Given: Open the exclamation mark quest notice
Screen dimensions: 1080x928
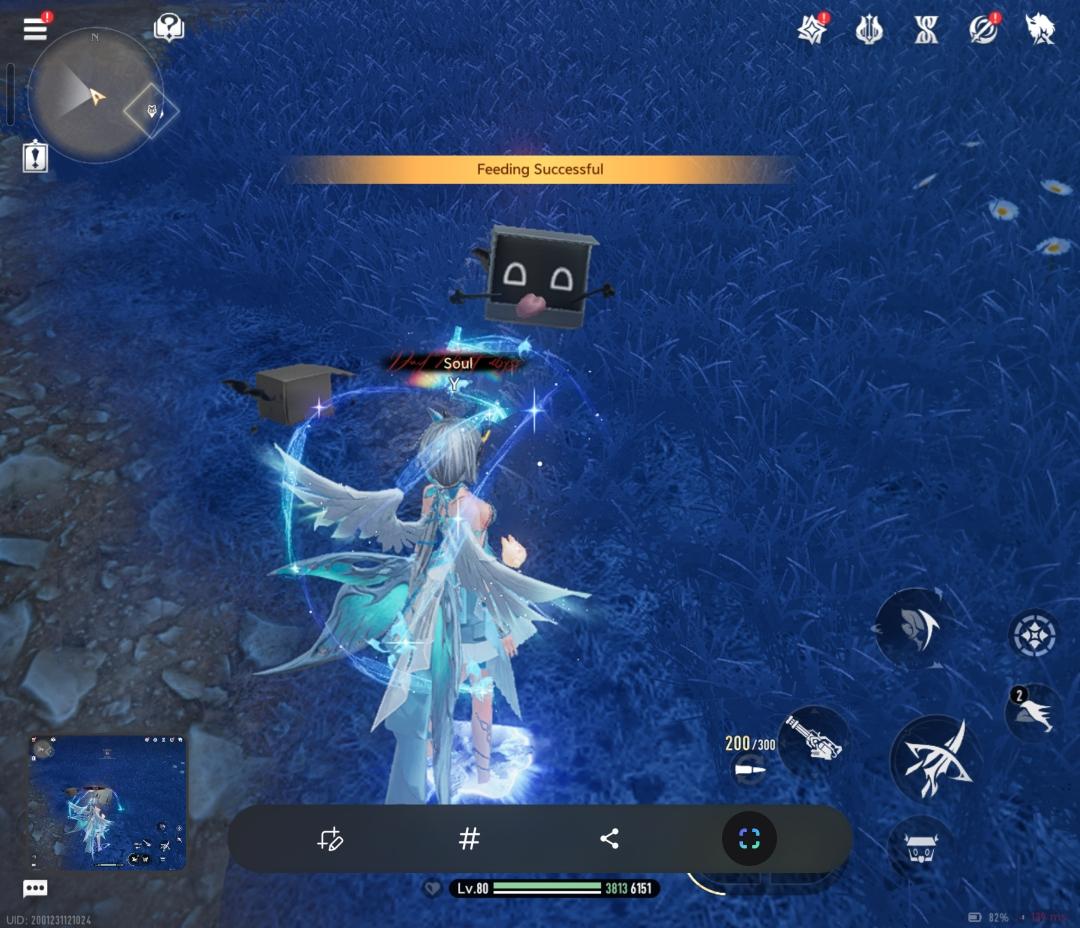Looking at the screenshot, I should 36,156.
